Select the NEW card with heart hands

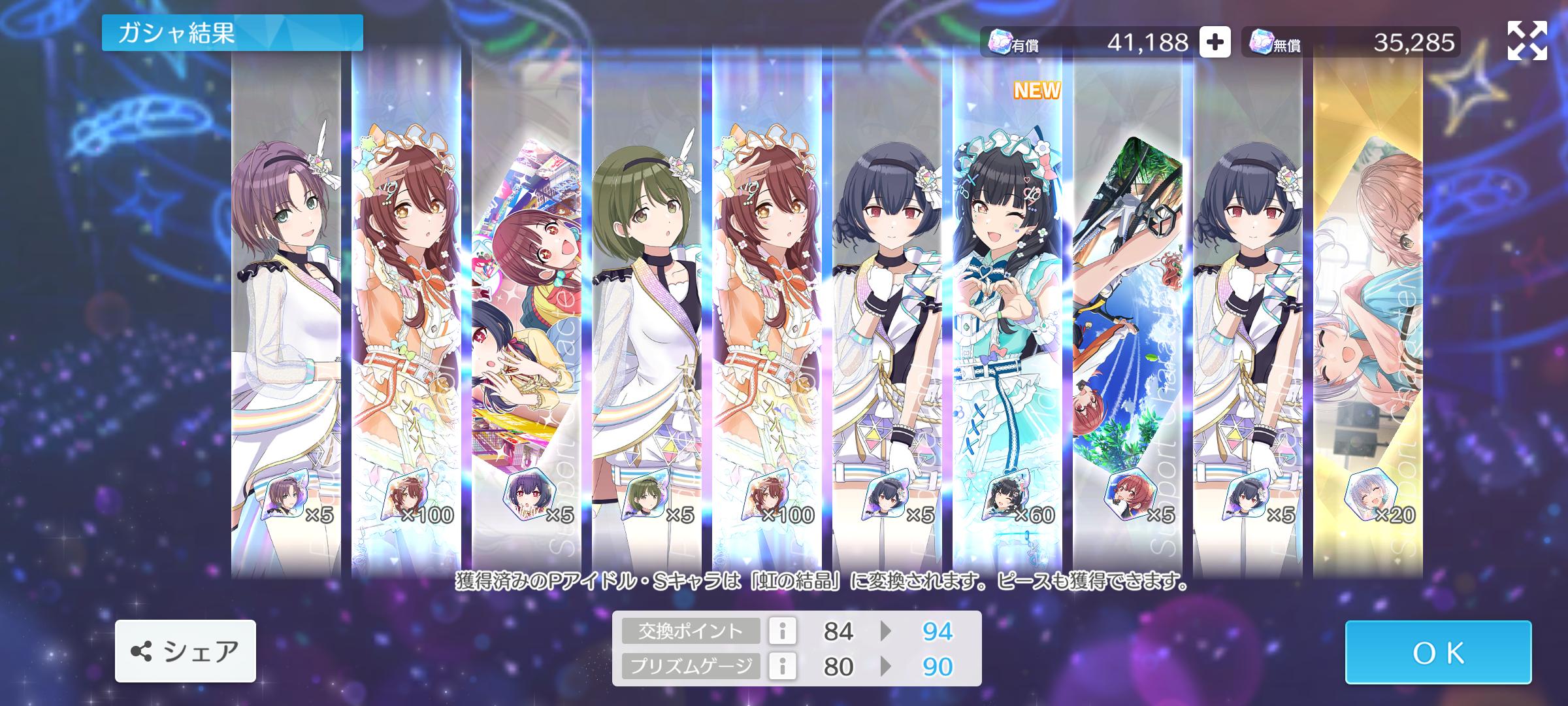(1007, 314)
